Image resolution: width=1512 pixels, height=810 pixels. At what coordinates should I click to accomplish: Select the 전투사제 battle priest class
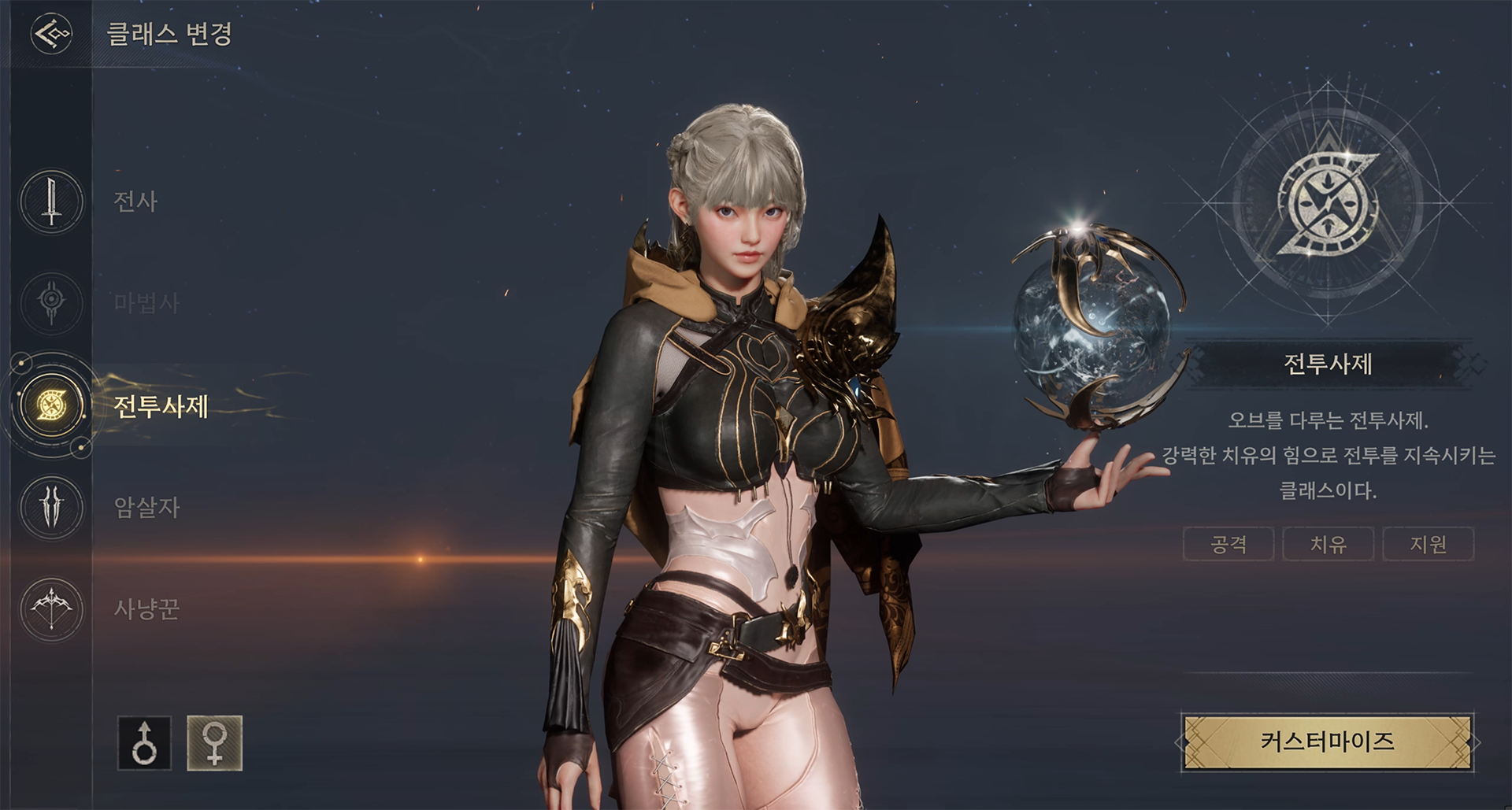pyautogui.click(x=52, y=406)
